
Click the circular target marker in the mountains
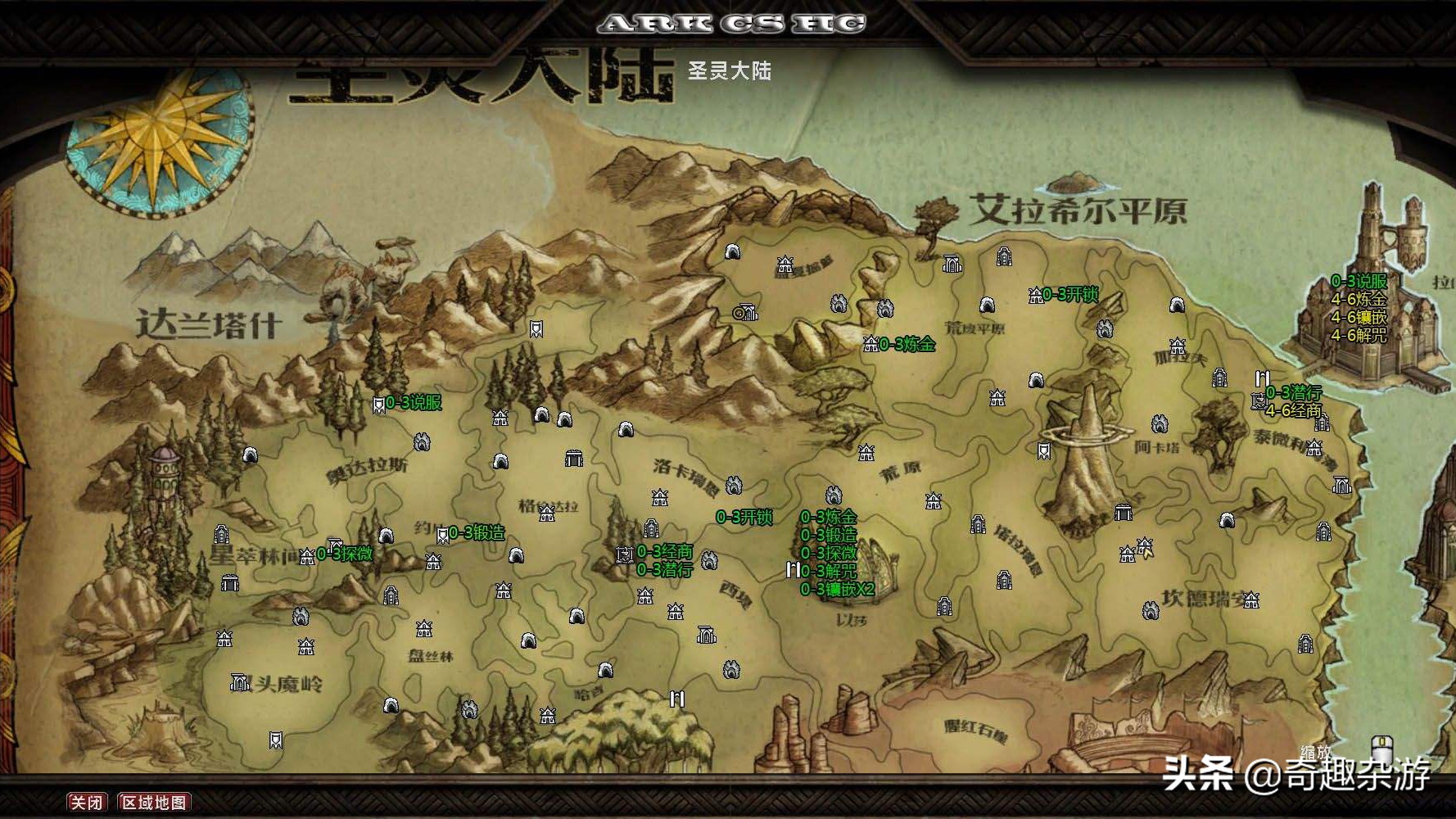(x=740, y=312)
